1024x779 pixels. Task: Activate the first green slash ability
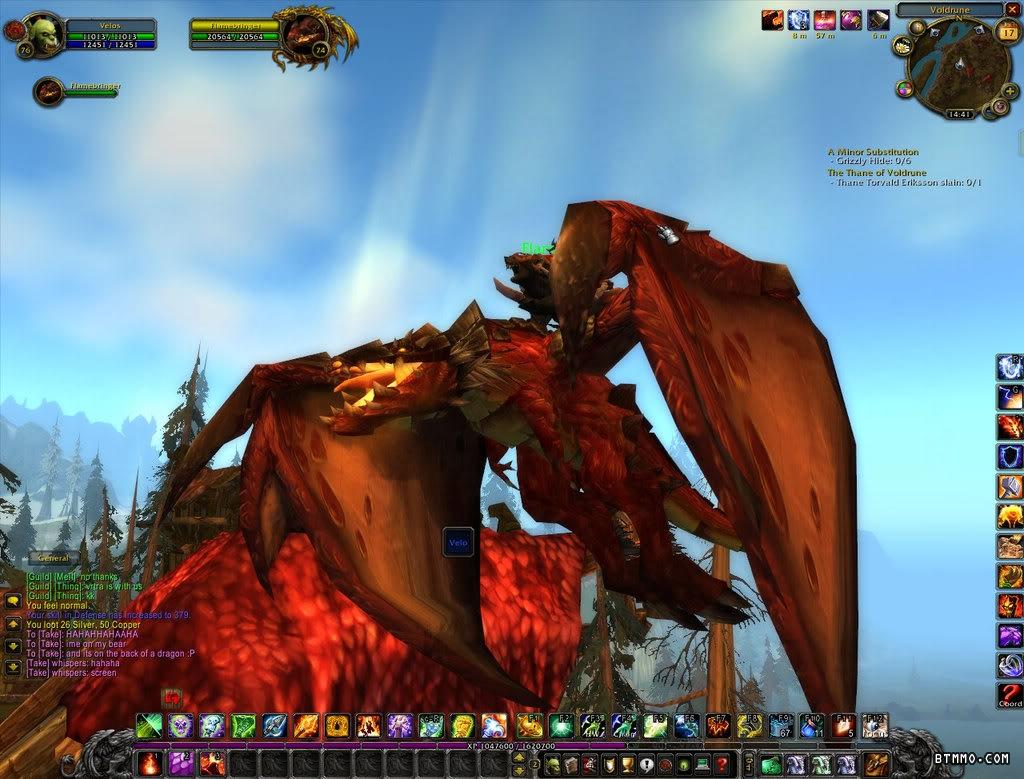[149, 725]
